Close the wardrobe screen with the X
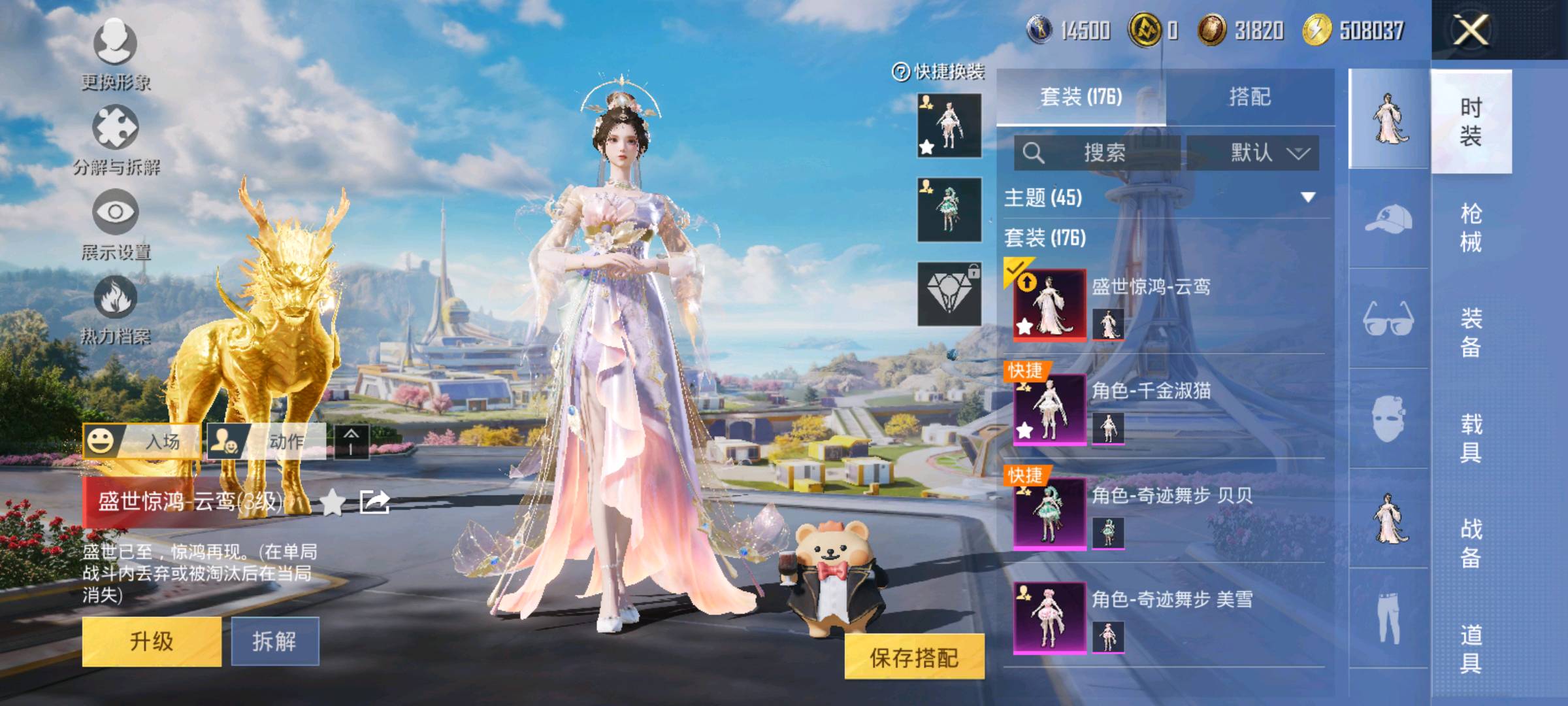1568x706 pixels. [1470, 30]
